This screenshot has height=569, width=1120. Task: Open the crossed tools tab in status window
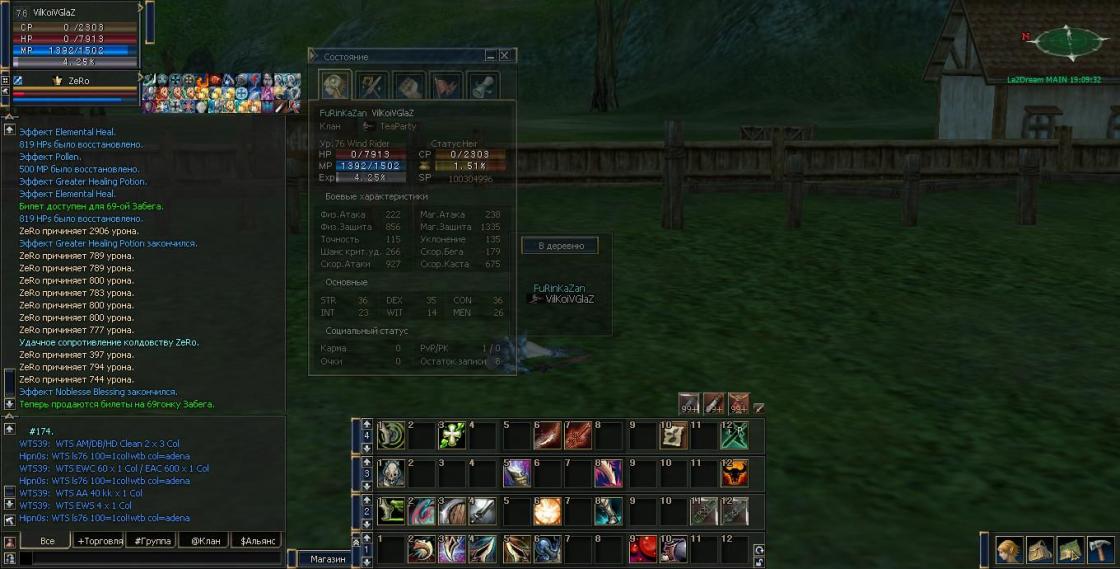tap(371, 85)
